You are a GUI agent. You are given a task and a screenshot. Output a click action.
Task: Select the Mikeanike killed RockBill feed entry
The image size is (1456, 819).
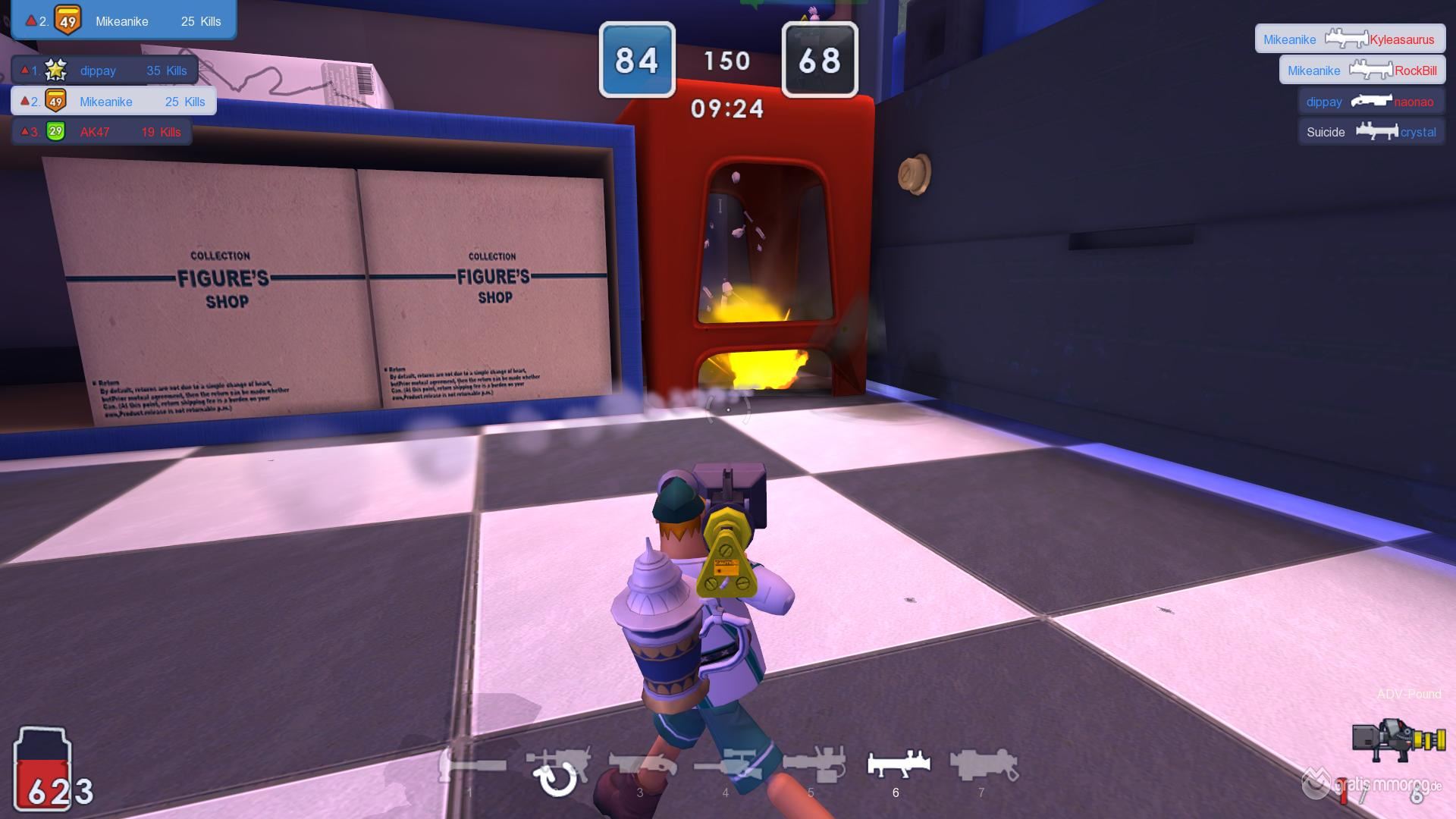1362,71
